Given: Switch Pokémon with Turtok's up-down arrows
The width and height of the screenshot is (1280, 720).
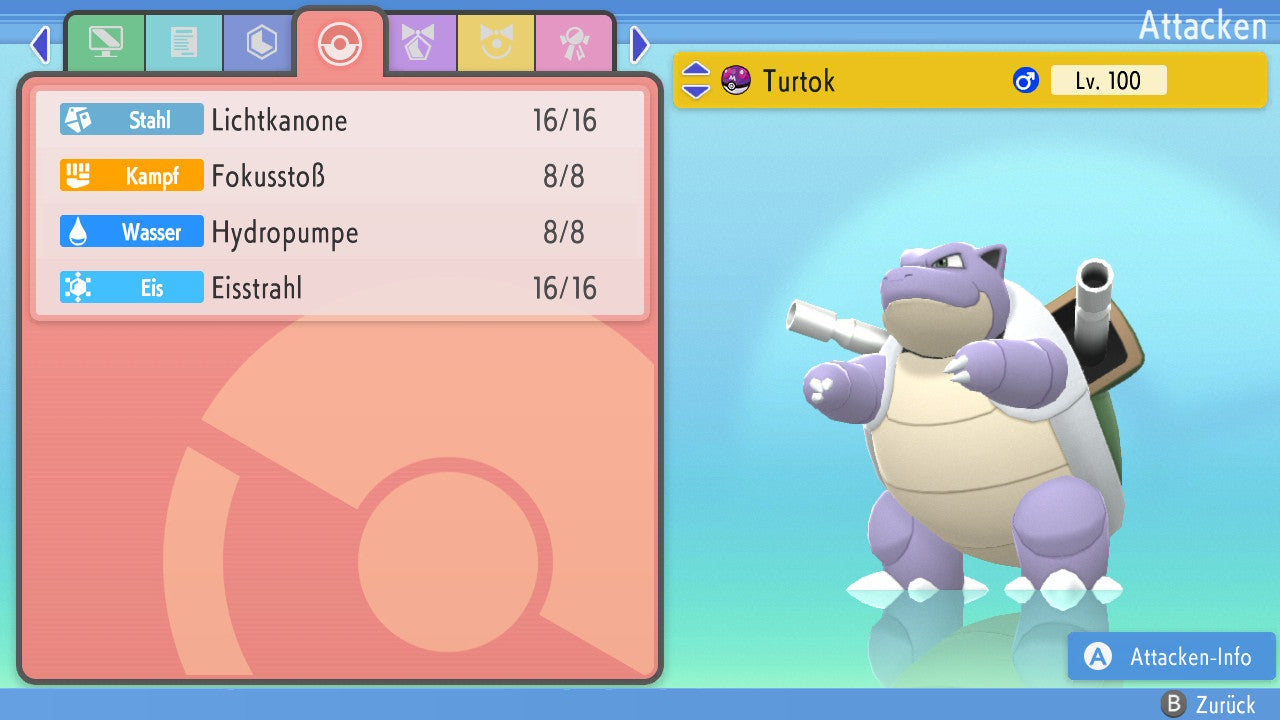Looking at the screenshot, I should [x=695, y=80].
